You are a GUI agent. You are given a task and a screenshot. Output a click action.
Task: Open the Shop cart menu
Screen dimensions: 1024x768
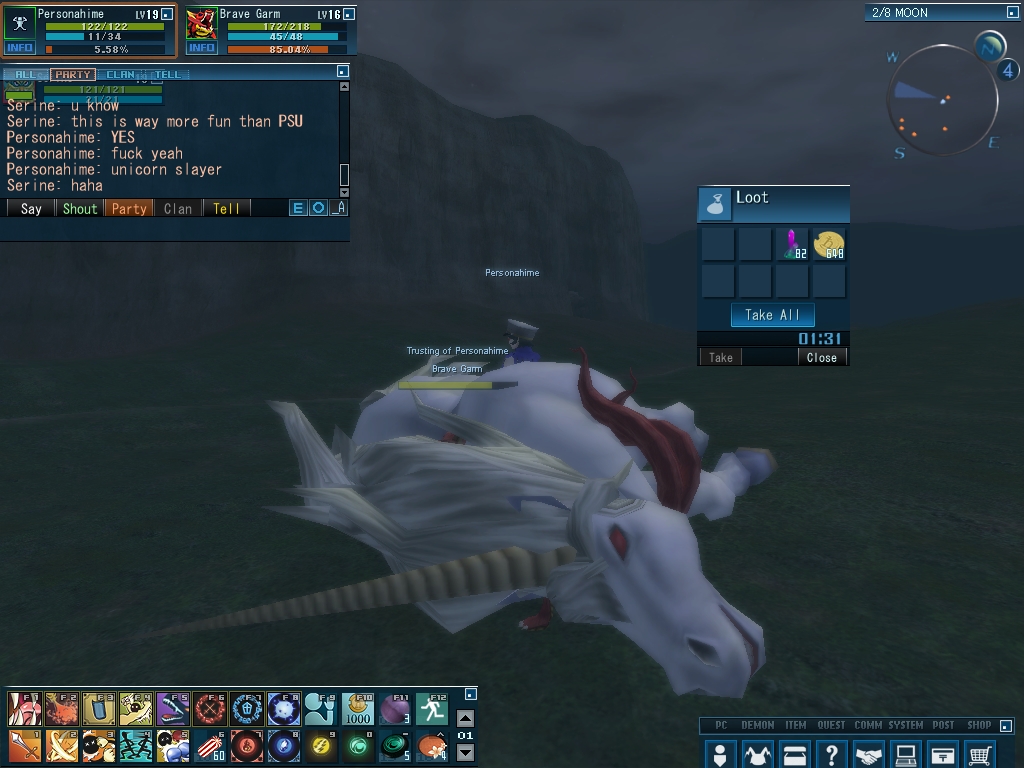[x=981, y=754]
